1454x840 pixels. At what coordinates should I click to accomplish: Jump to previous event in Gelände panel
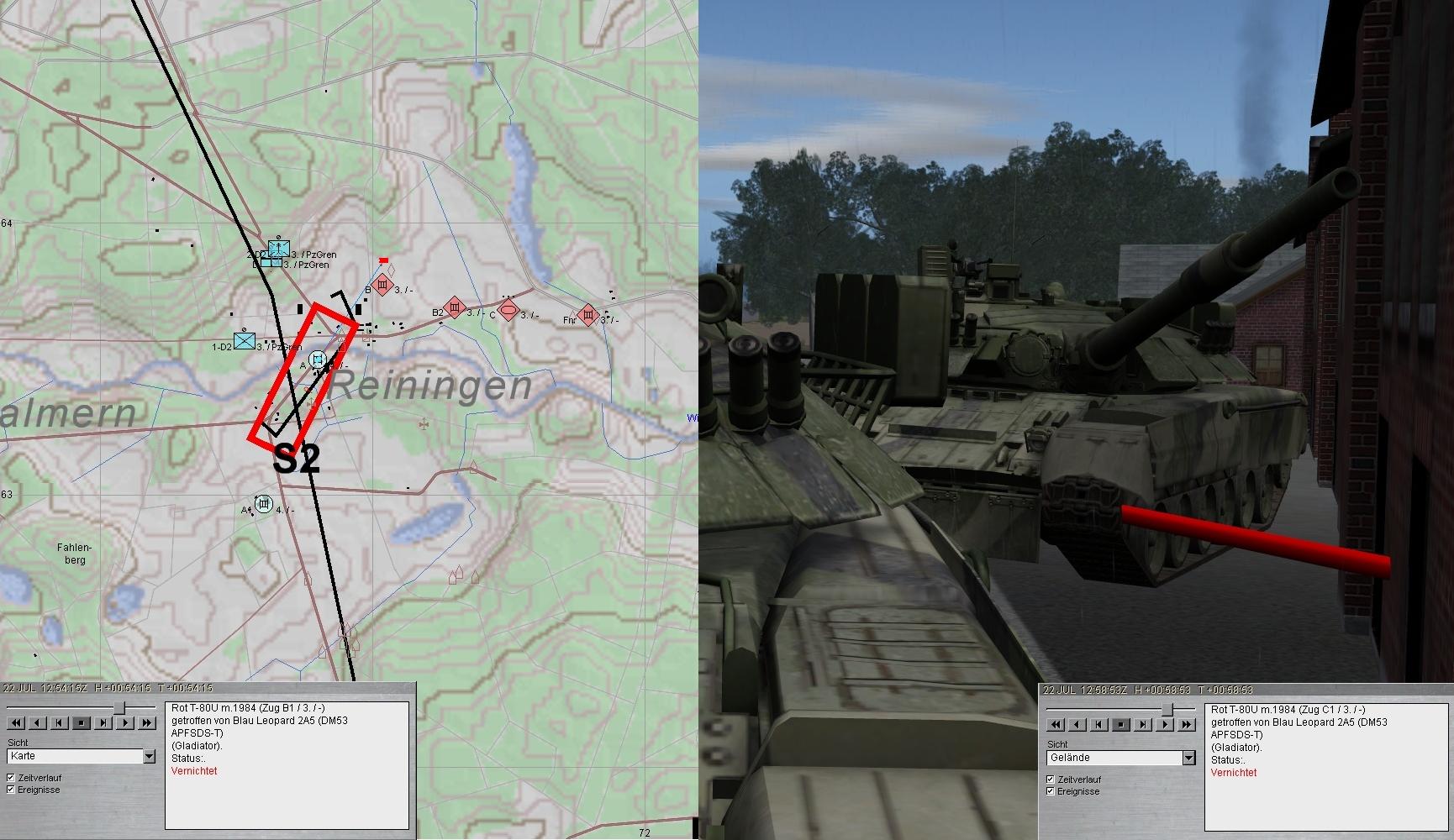[1099, 724]
